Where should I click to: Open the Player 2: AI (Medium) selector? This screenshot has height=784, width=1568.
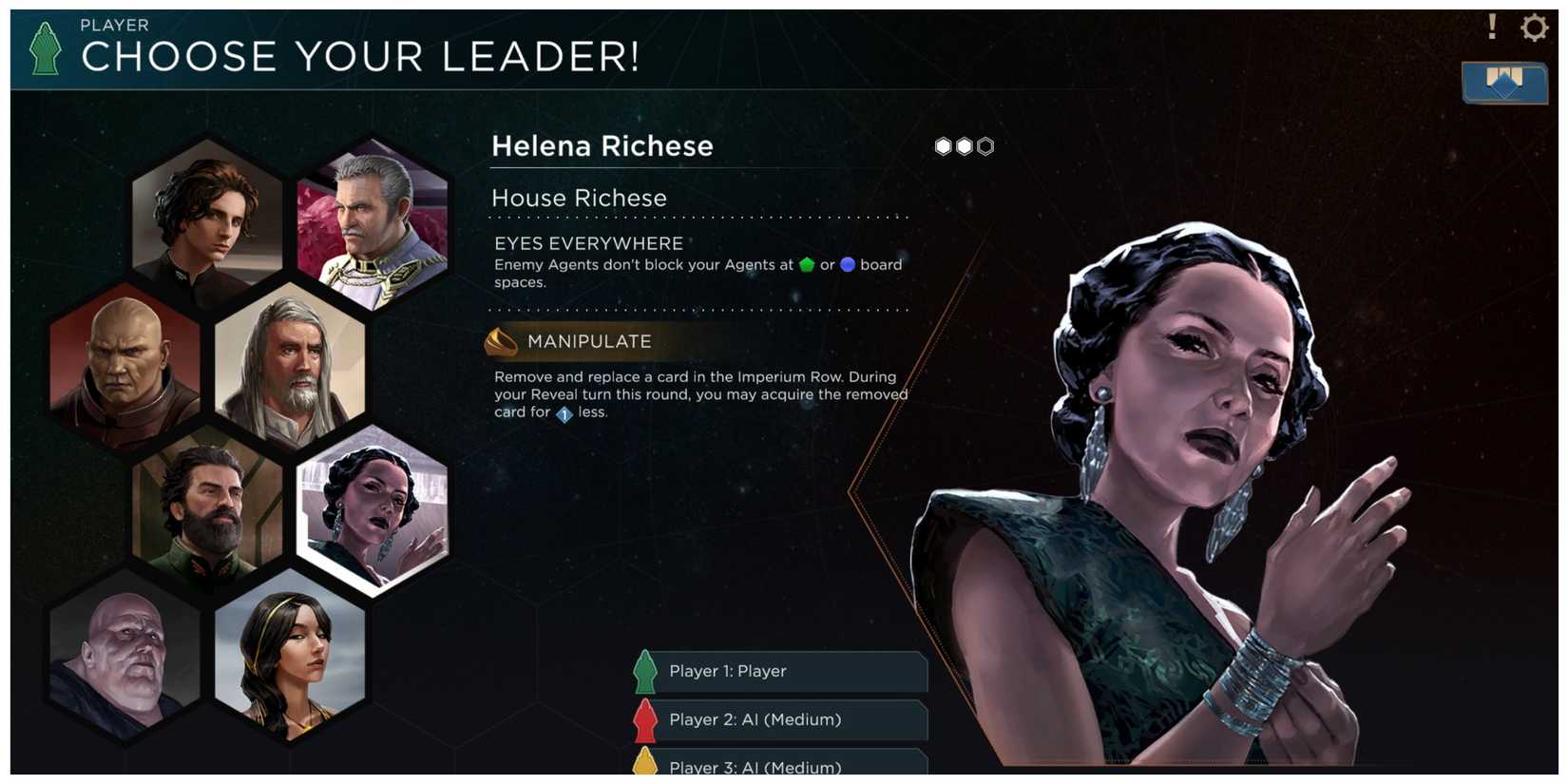779,720
